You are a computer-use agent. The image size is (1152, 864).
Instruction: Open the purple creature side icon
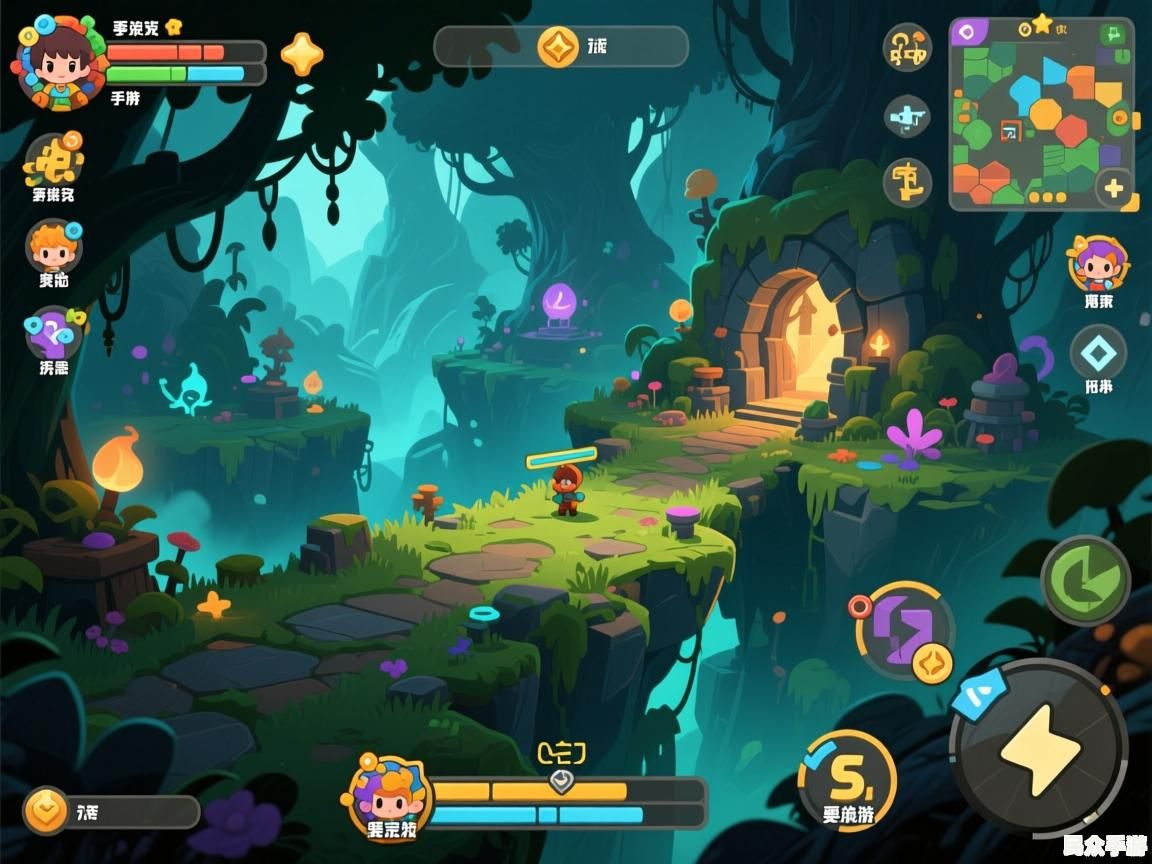tap(53, 333)
